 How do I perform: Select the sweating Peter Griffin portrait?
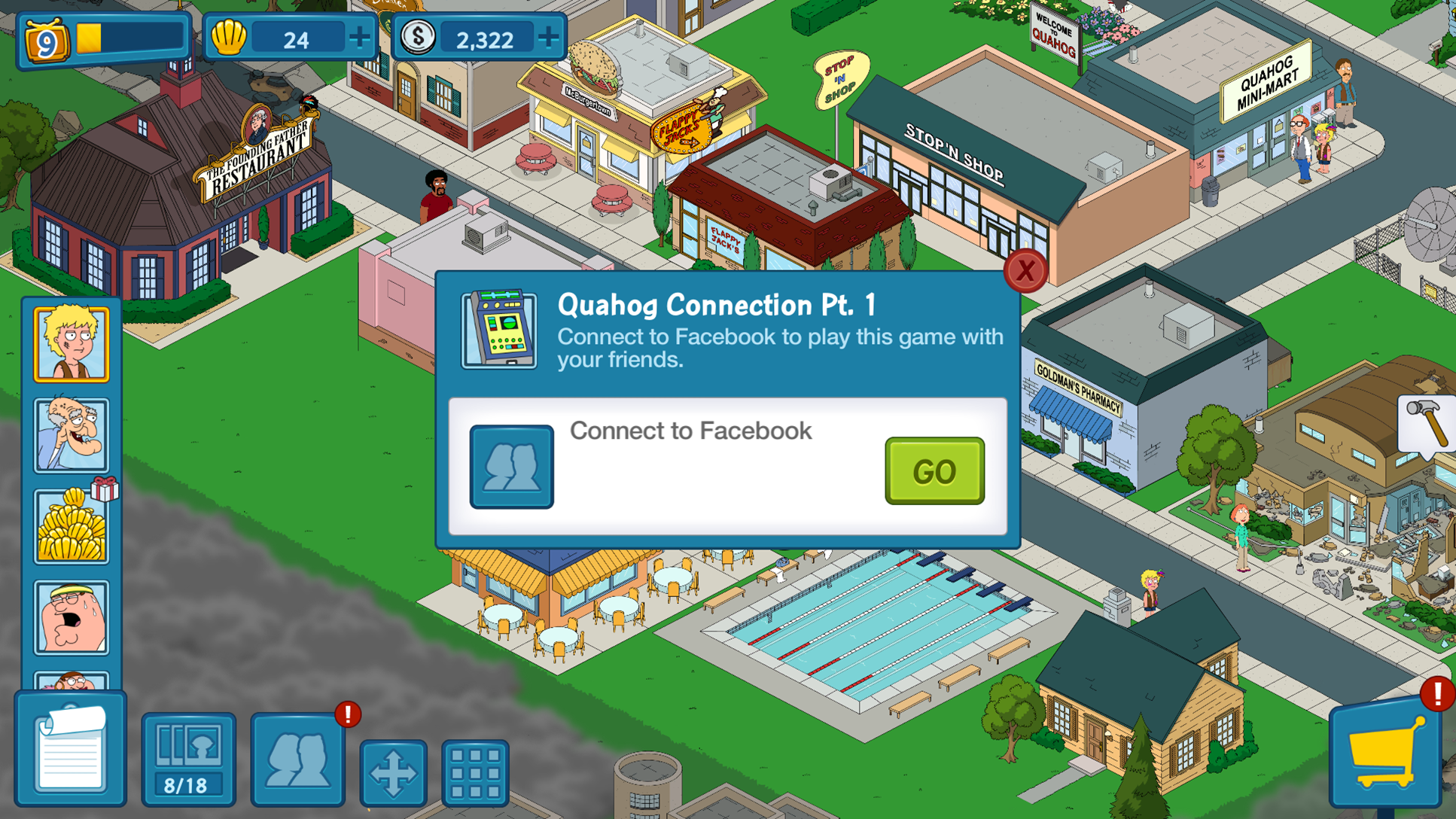[x=72, y=617]
